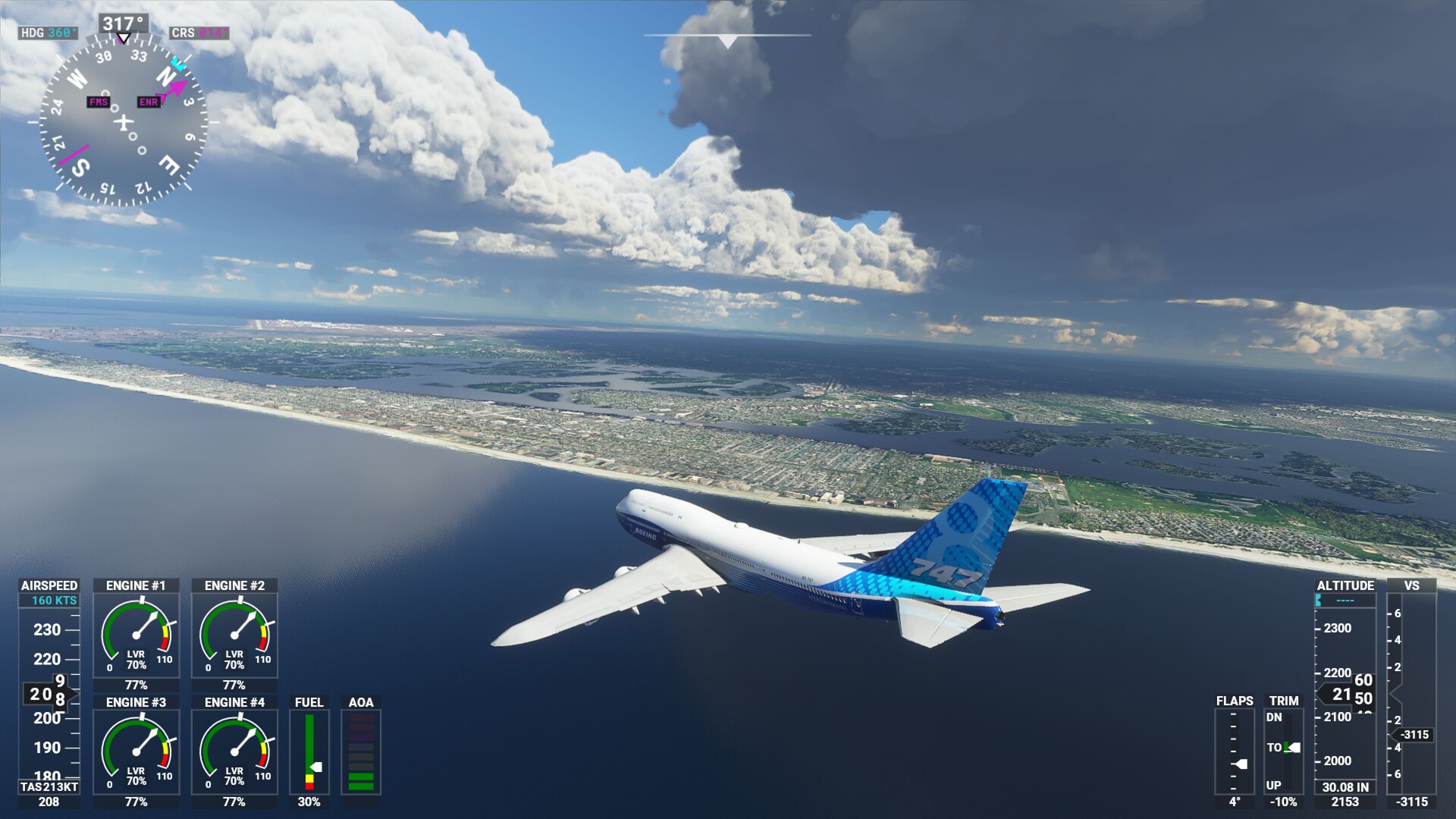This screenshot has height=819, width=1456.
Task: Open the FUEL level indicator
Action: [310, 751]
